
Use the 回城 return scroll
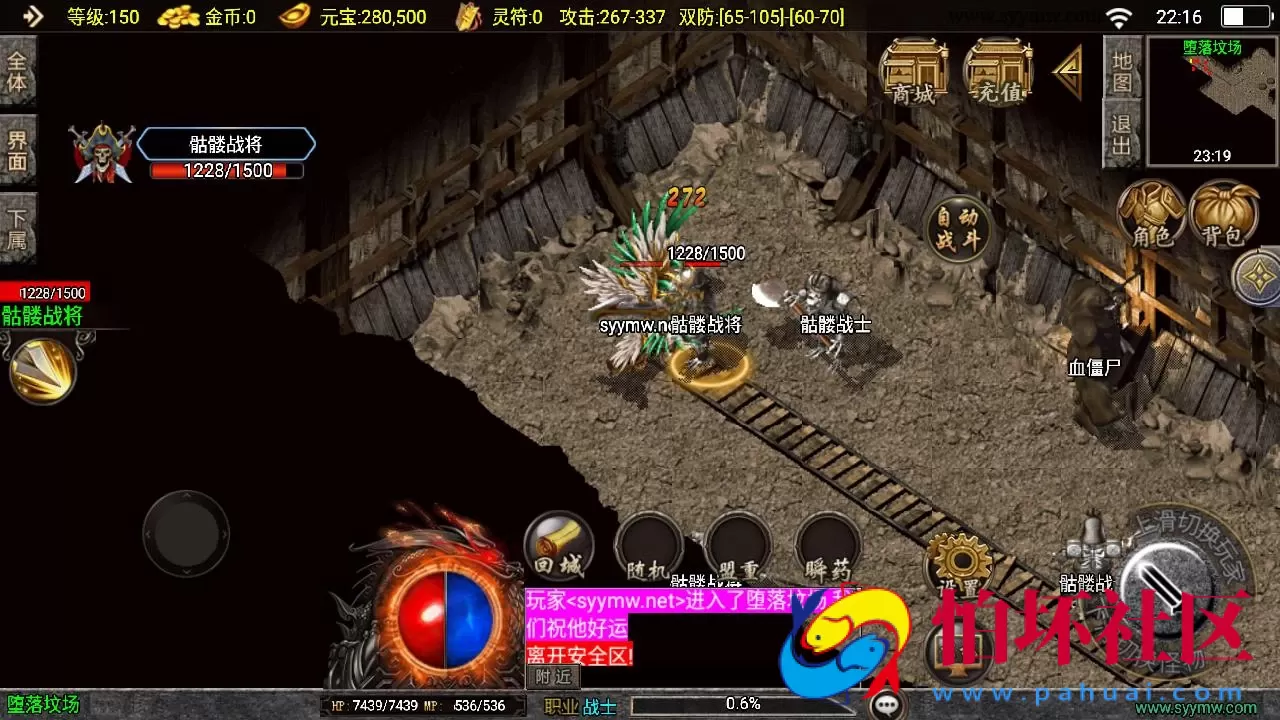coord(558,545)
